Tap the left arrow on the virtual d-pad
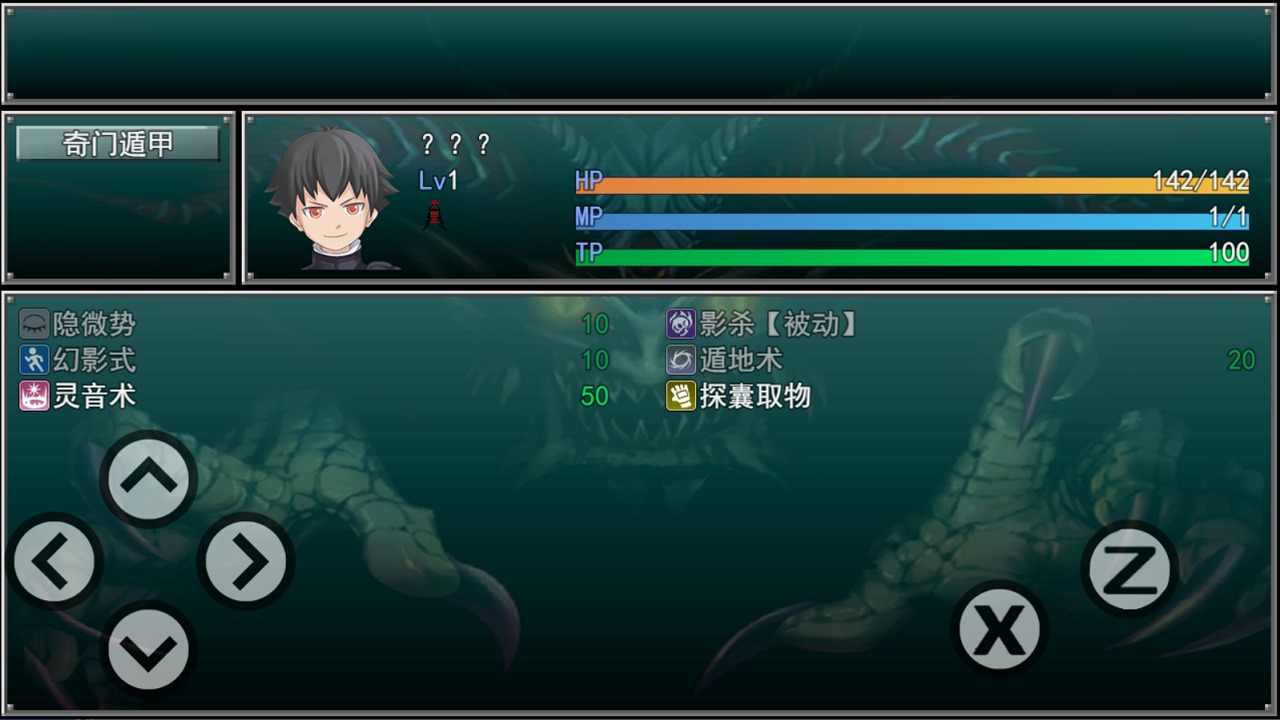Image resolution: width=1280 pixels, height=720 pixels. point(55,562)
